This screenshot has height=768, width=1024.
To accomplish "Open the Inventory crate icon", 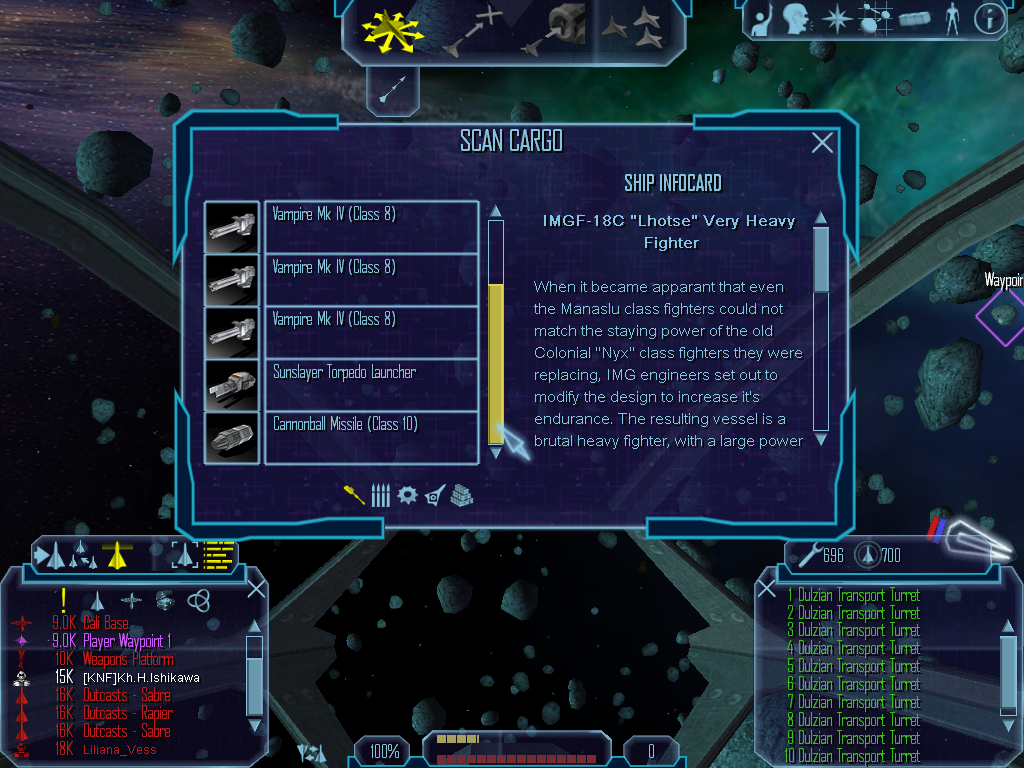I will click(x=914, y=18).
